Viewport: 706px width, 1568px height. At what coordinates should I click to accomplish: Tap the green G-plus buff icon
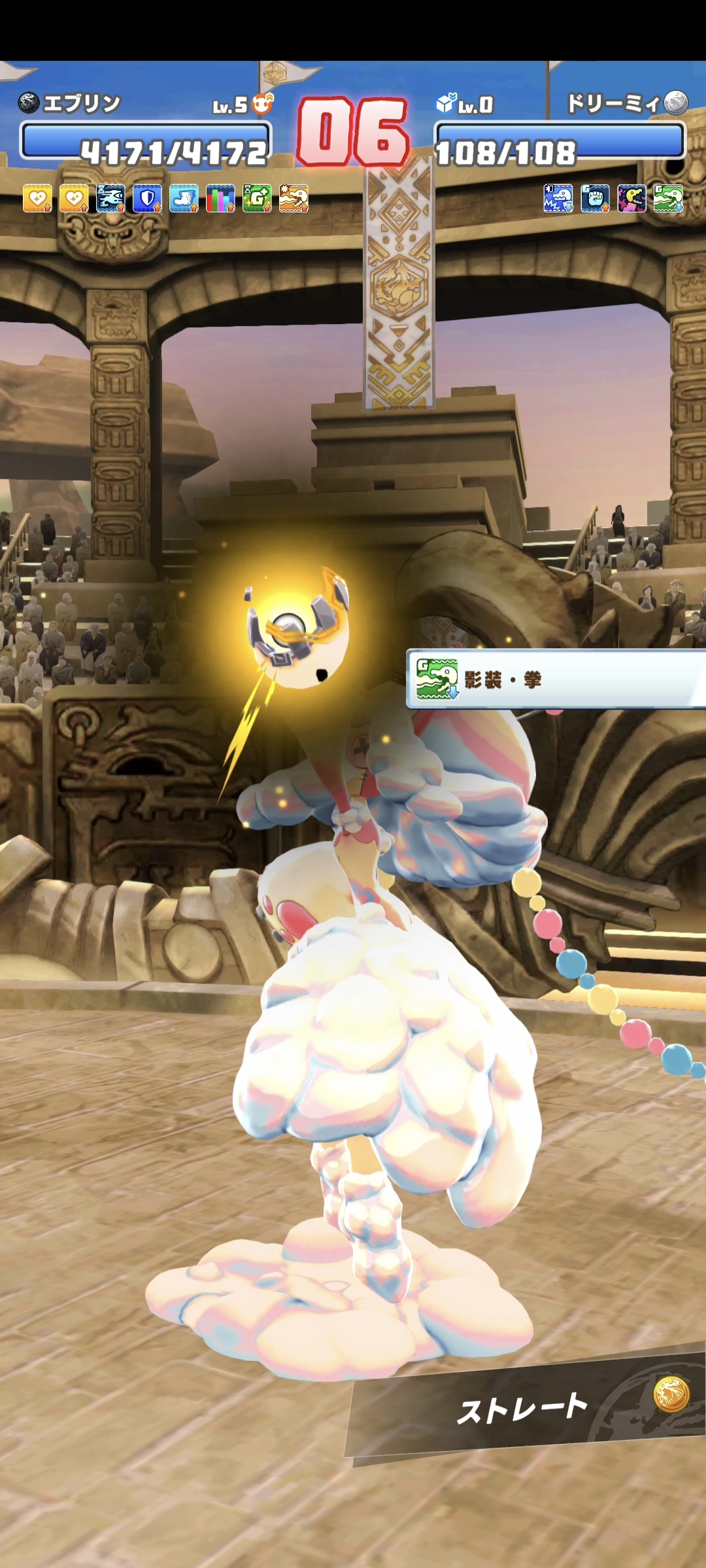257,199
